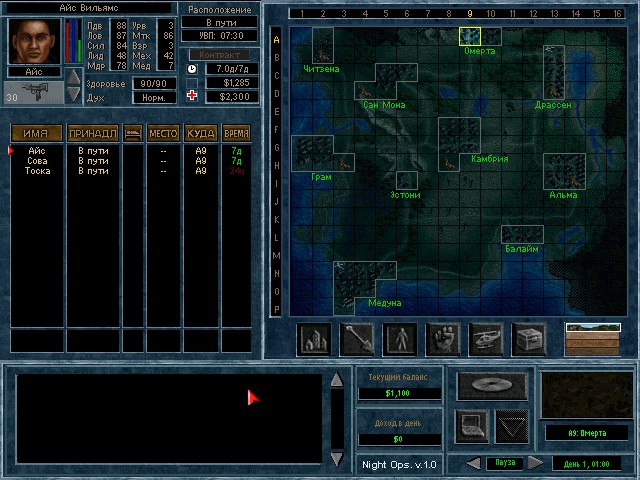Sort mercs by ПРИНАДЛ assignment column

pyautogui.click(x=93, y=133)
